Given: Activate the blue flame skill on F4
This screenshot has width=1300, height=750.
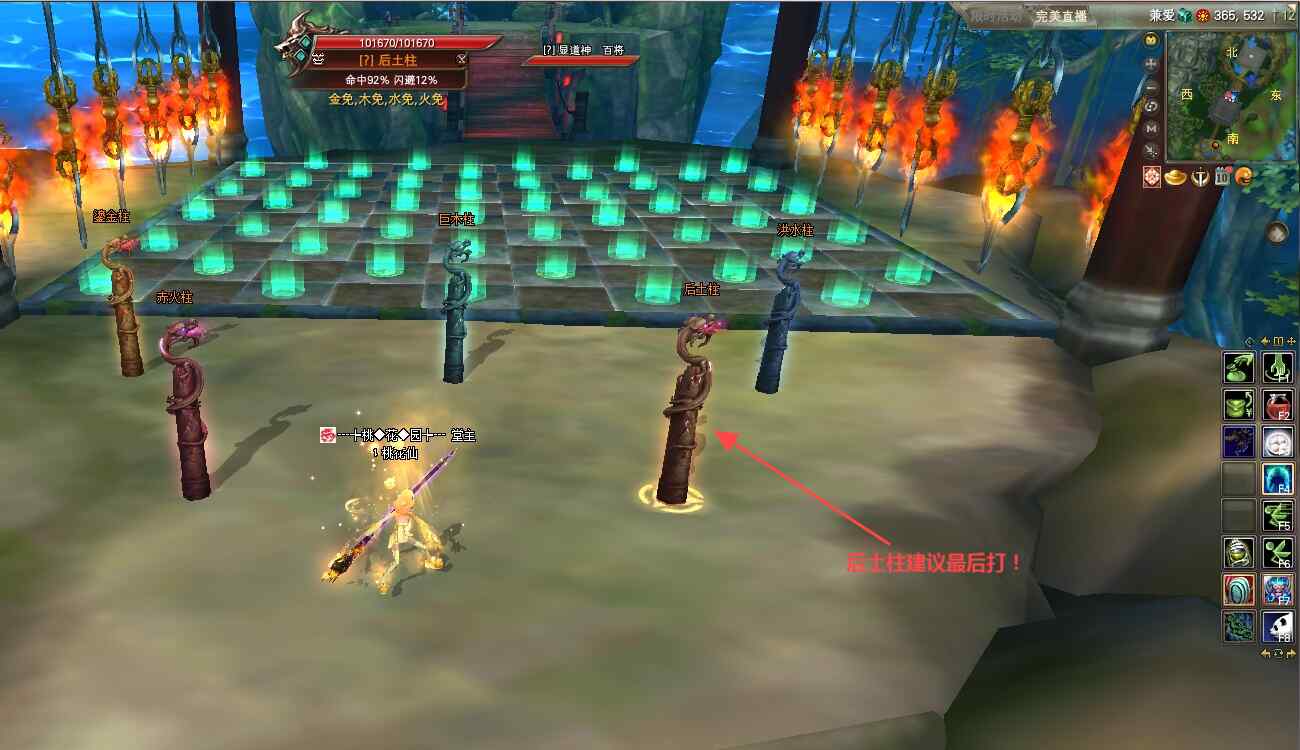Looking at the screenshot, I should pos(1278,479).
